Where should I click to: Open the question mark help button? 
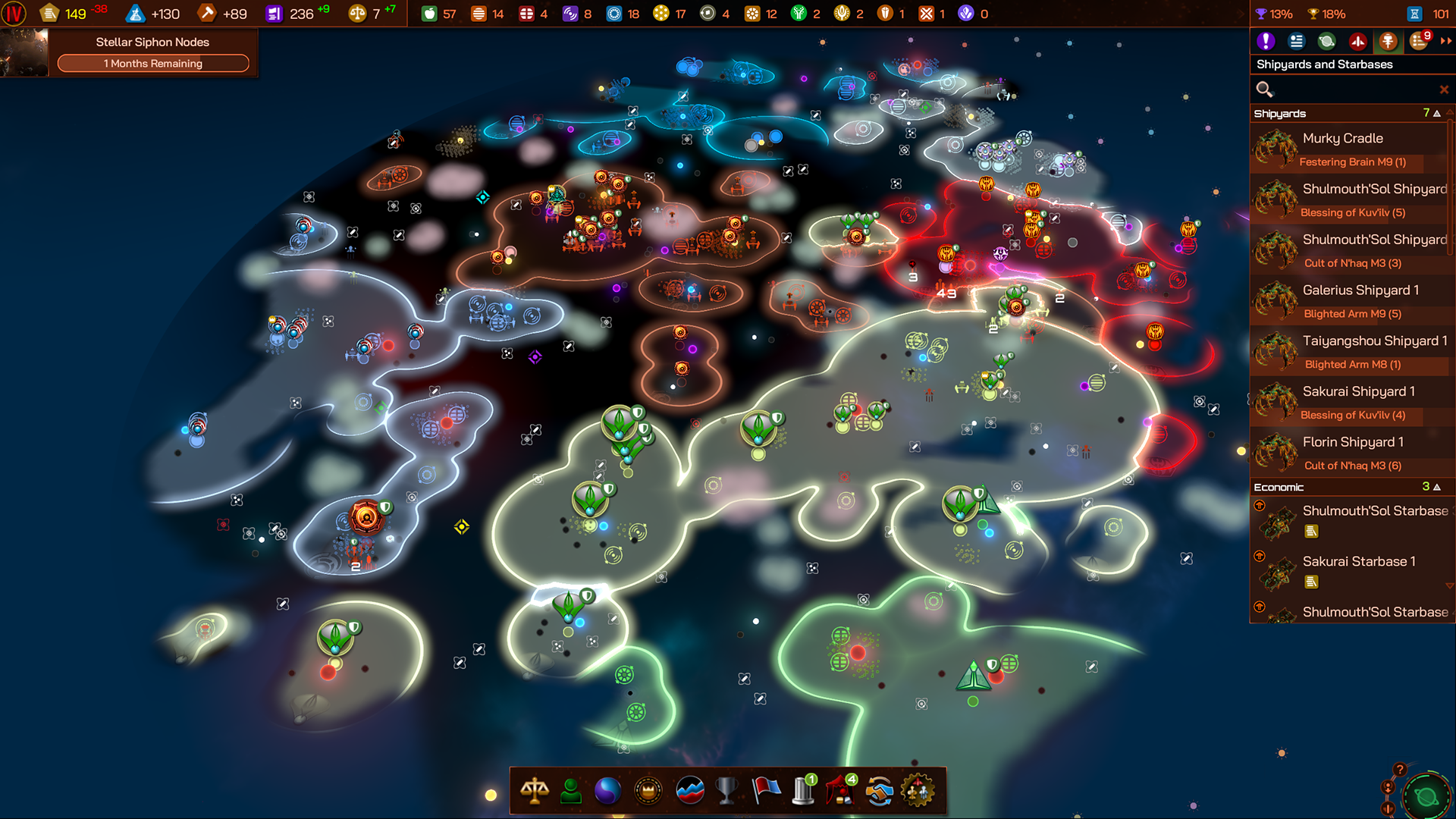[x=1400, y=770]
